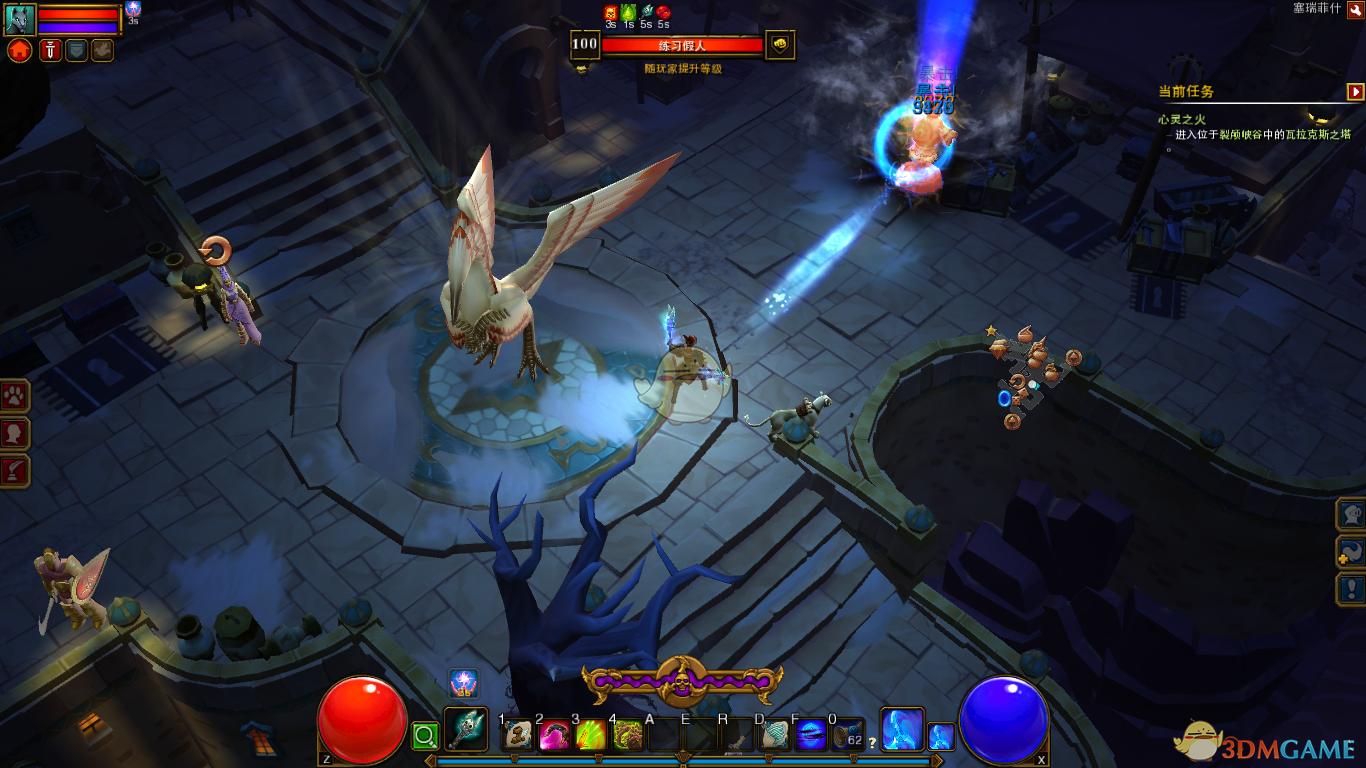Click the green magnifier button near health orb

425,737
